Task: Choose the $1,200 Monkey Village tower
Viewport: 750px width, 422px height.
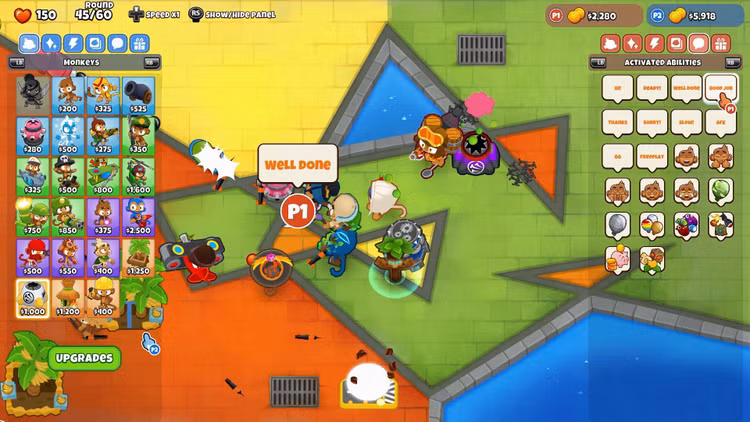Action: [67, 298]
